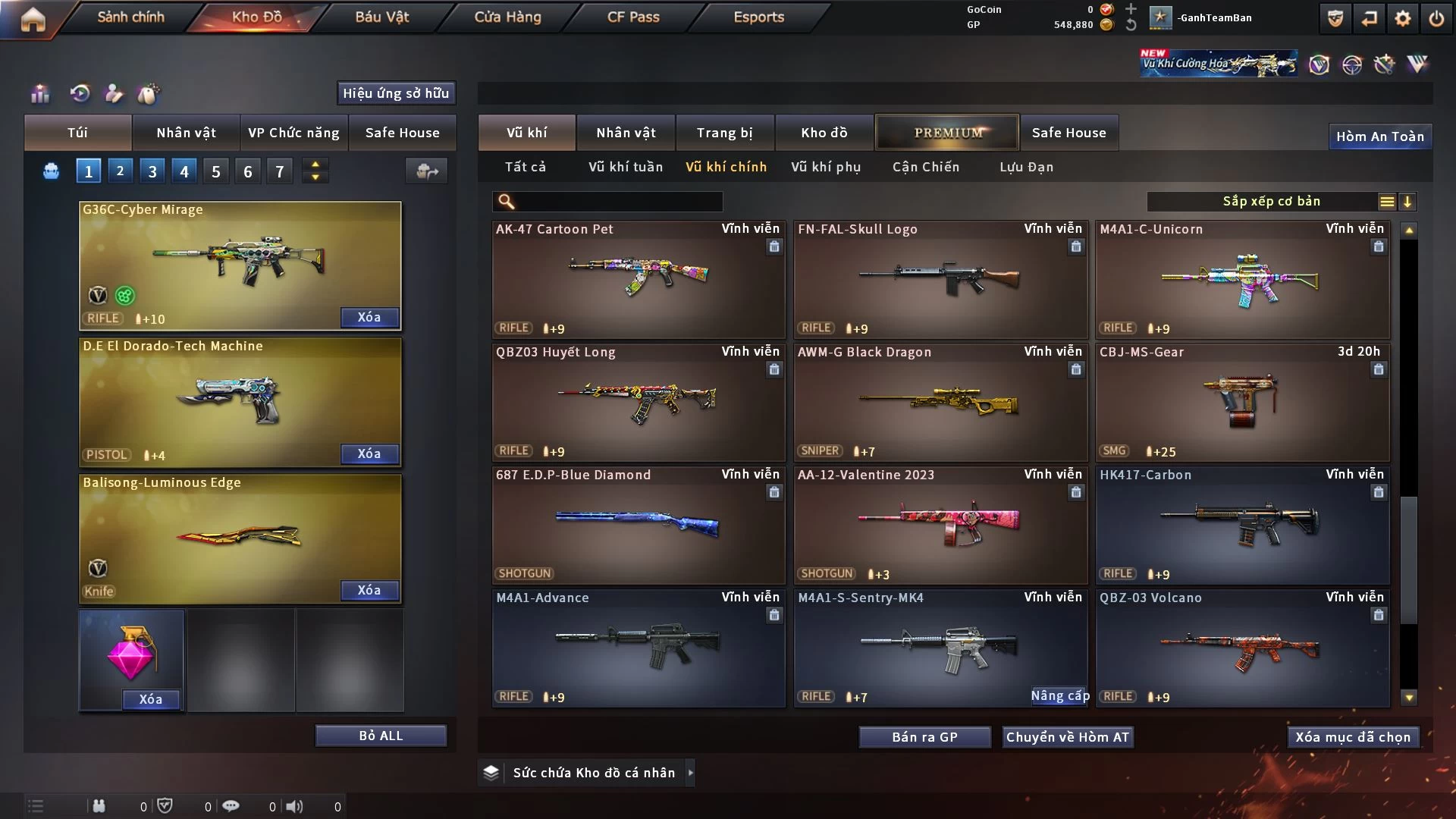The width and height of the screenshot is (1456, 819).
Task: Switch to the Nhân vật inventory tab
Action: pyautogui.click(x=626, y=133)
